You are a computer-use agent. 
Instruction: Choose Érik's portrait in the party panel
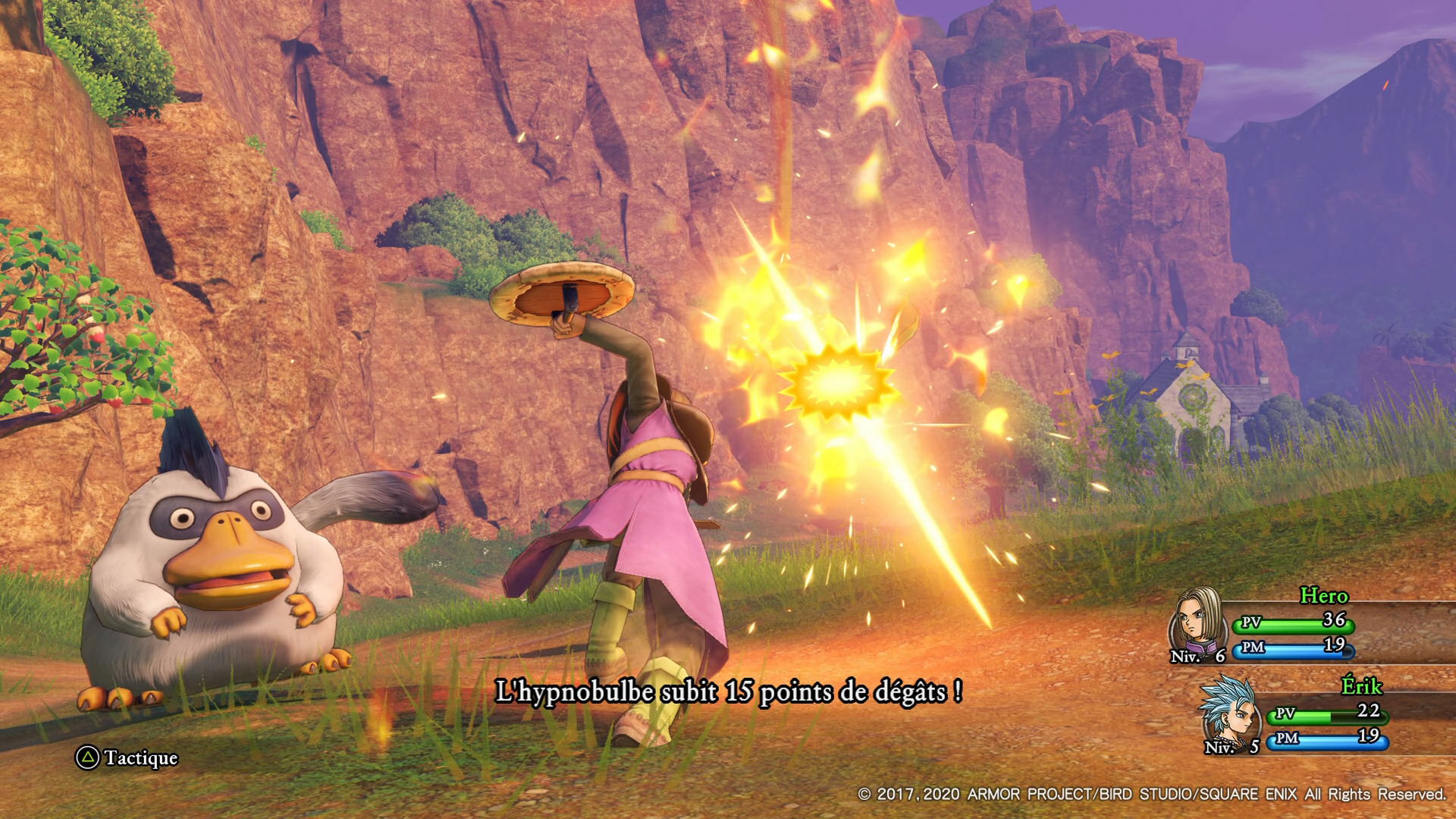point(1229,714)
